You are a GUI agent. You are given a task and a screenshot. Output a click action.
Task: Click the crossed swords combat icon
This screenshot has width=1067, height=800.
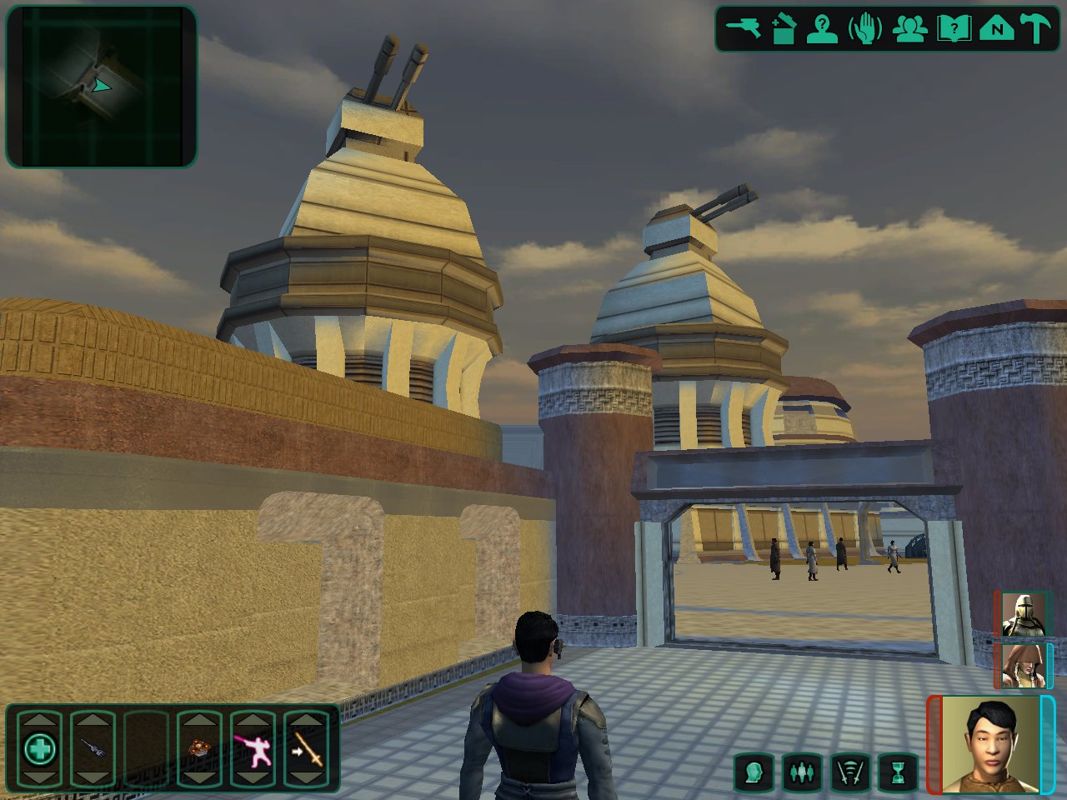click(850, 772)
